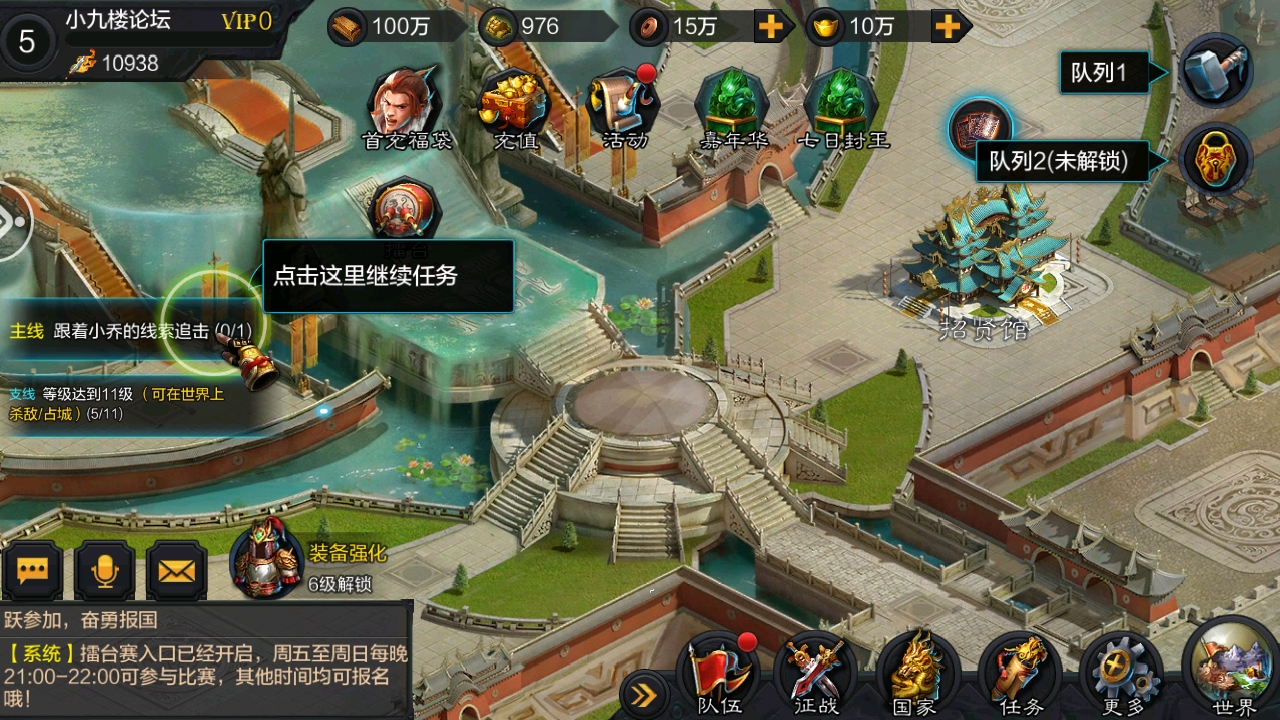Add more copper coins next to 15万
The height and width of the screenshot is (720, 1280).
770,27
